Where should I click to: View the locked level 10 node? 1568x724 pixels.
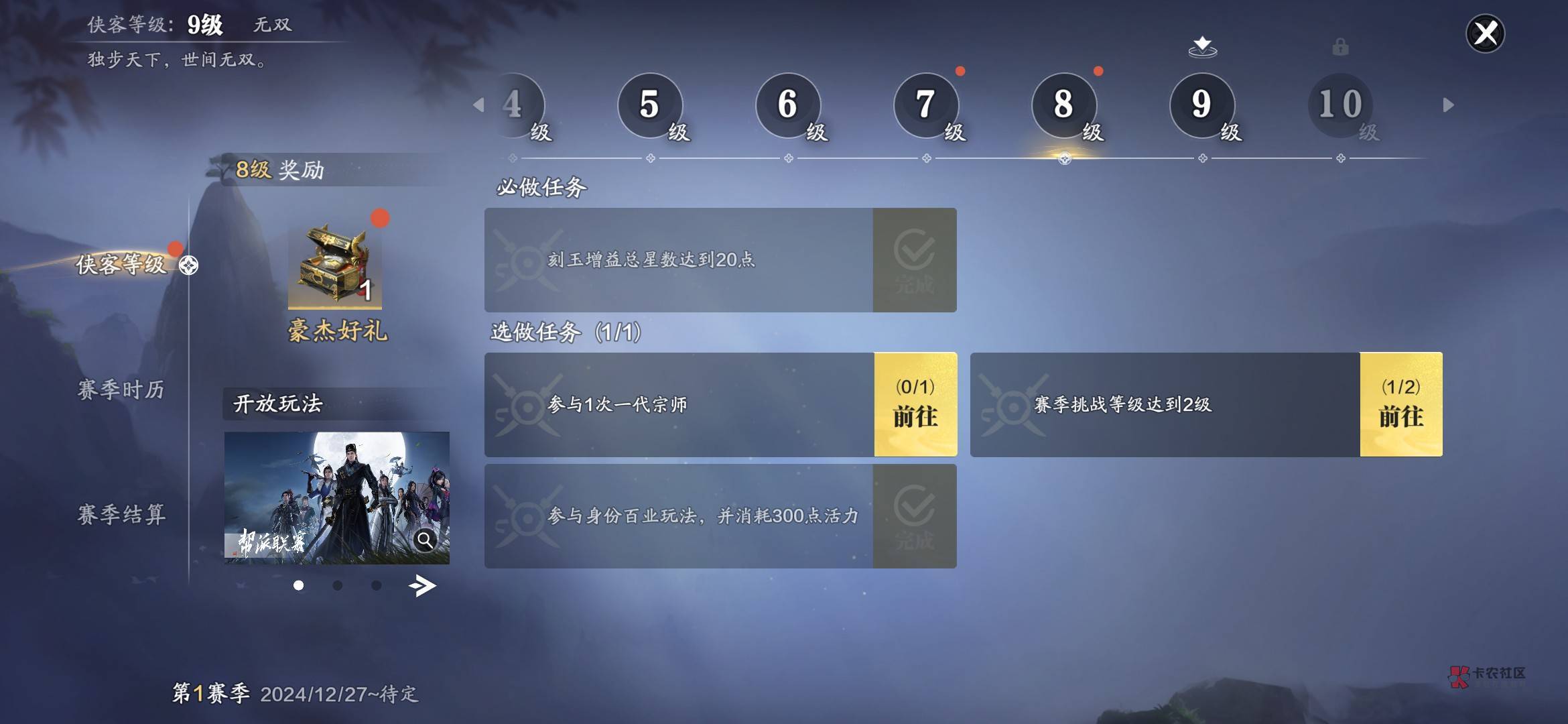[1340, 105]
